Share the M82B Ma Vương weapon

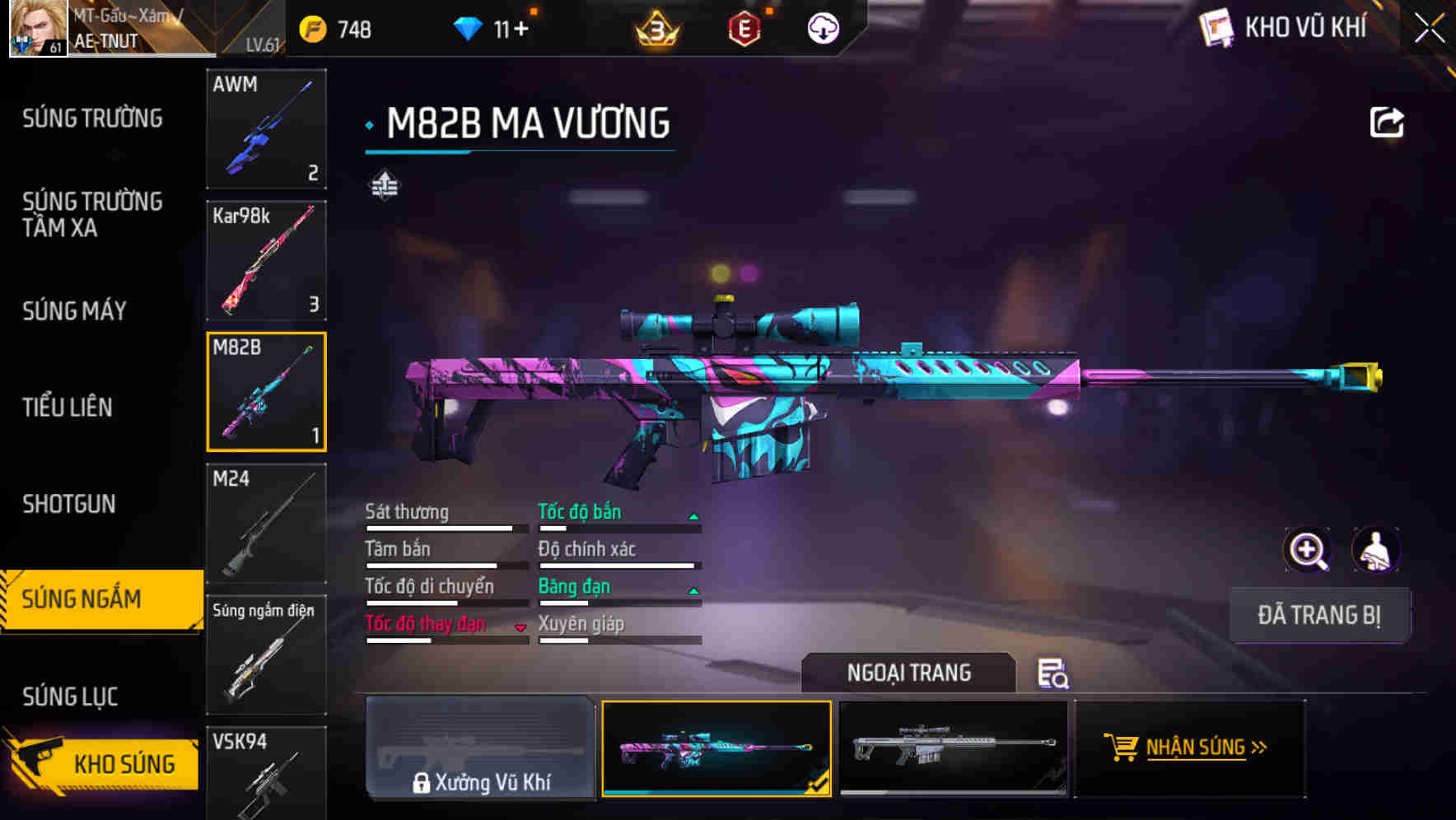[1387, 121]
